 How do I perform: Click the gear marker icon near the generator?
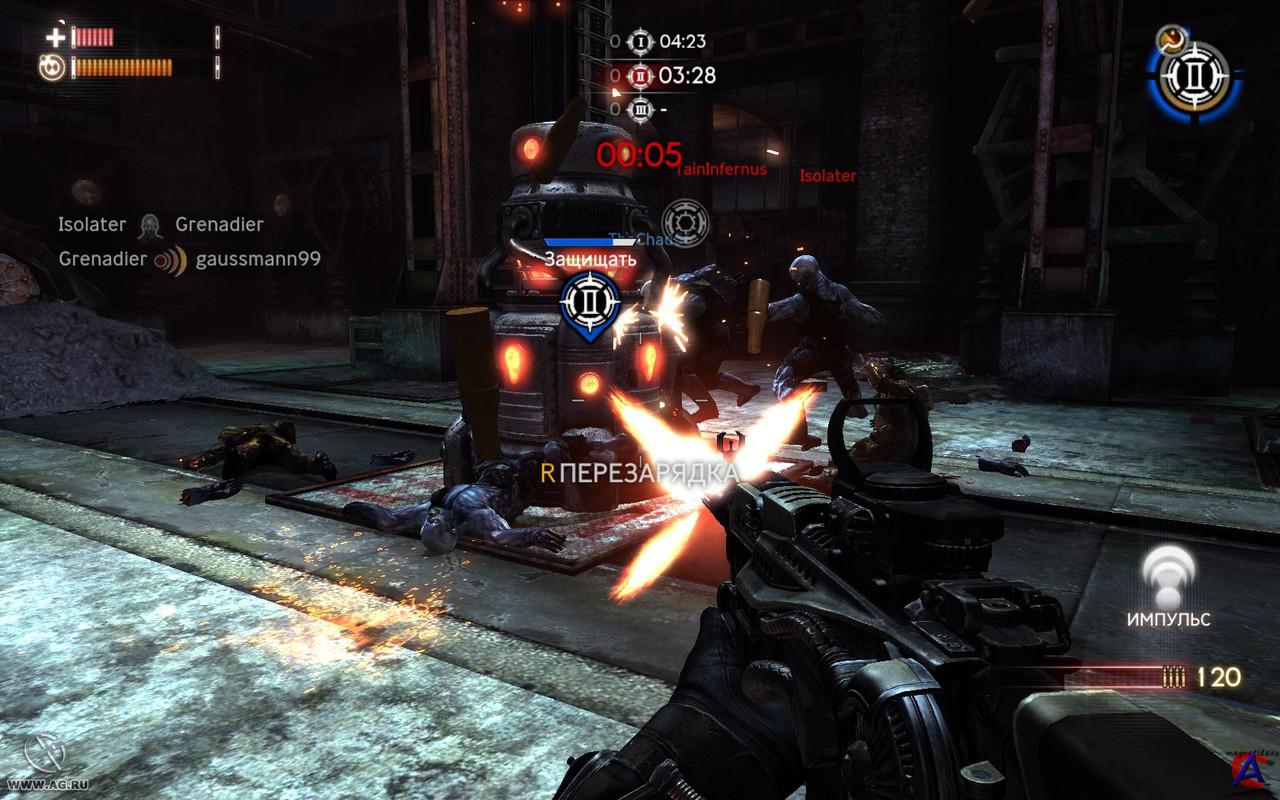pyautogui.click(x=685, y=222)
